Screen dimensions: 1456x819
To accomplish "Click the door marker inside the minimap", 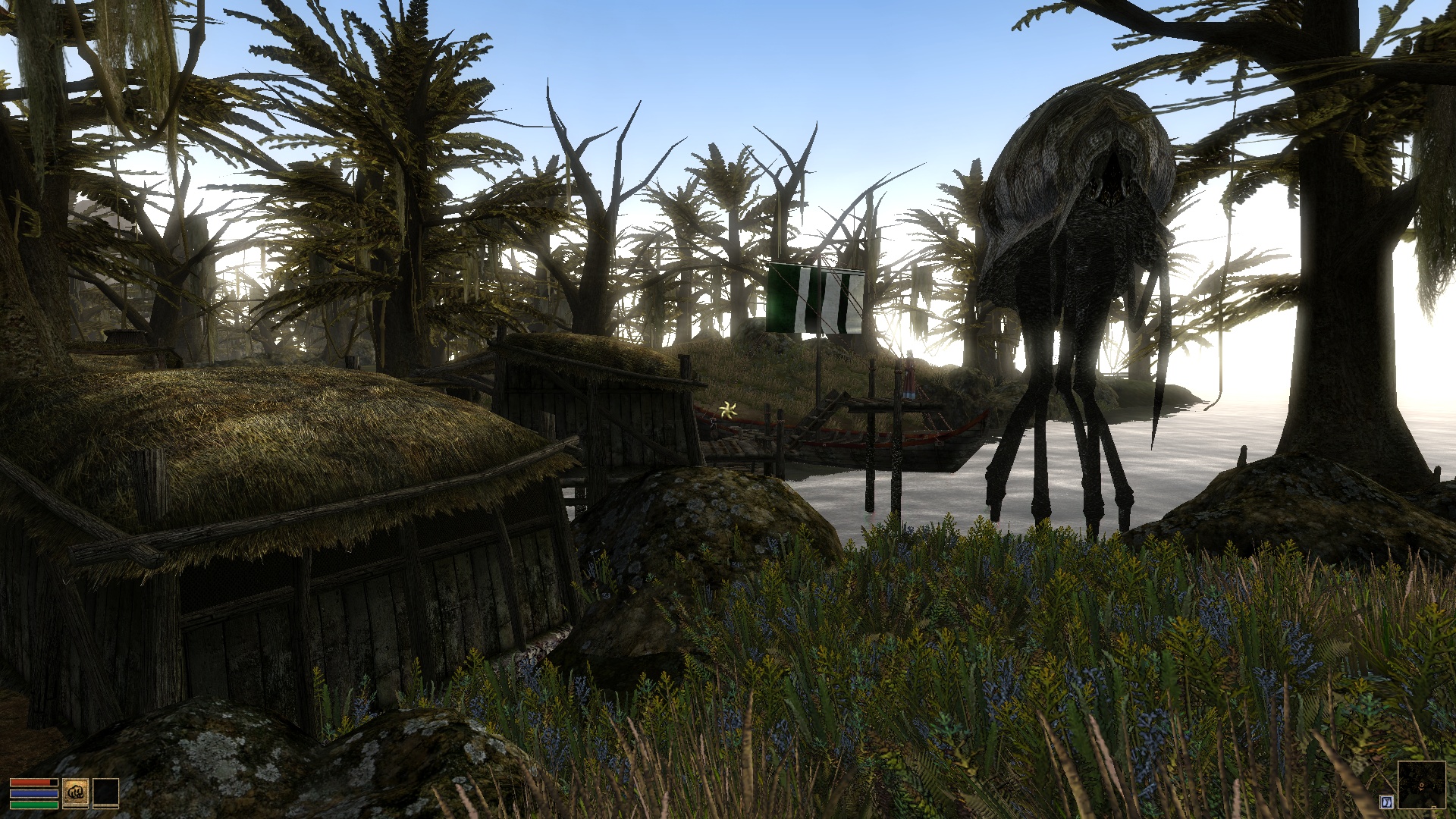I will (1434, 807).
